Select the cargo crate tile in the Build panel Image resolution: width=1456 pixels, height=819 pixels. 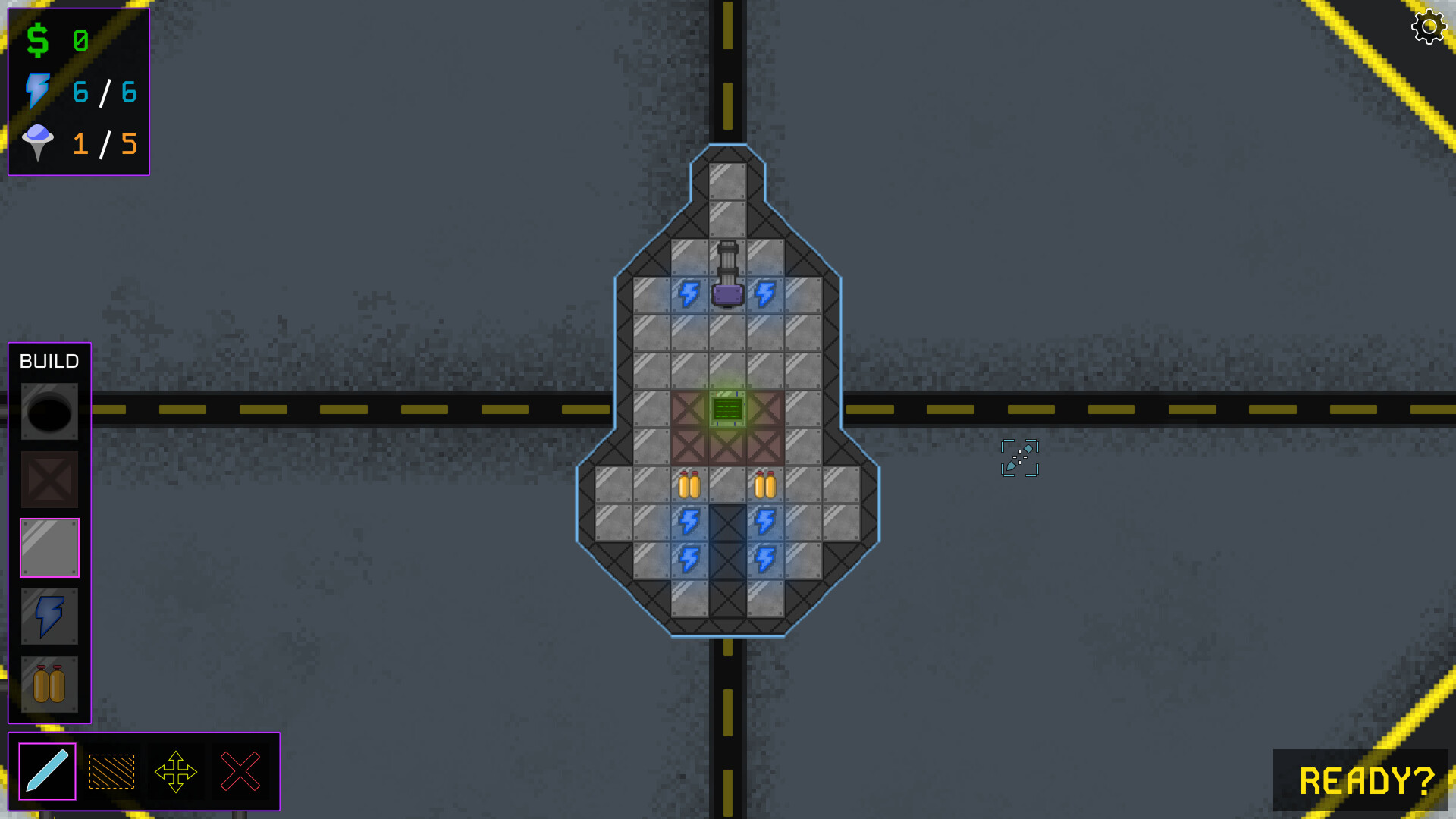tap(49, 479)
